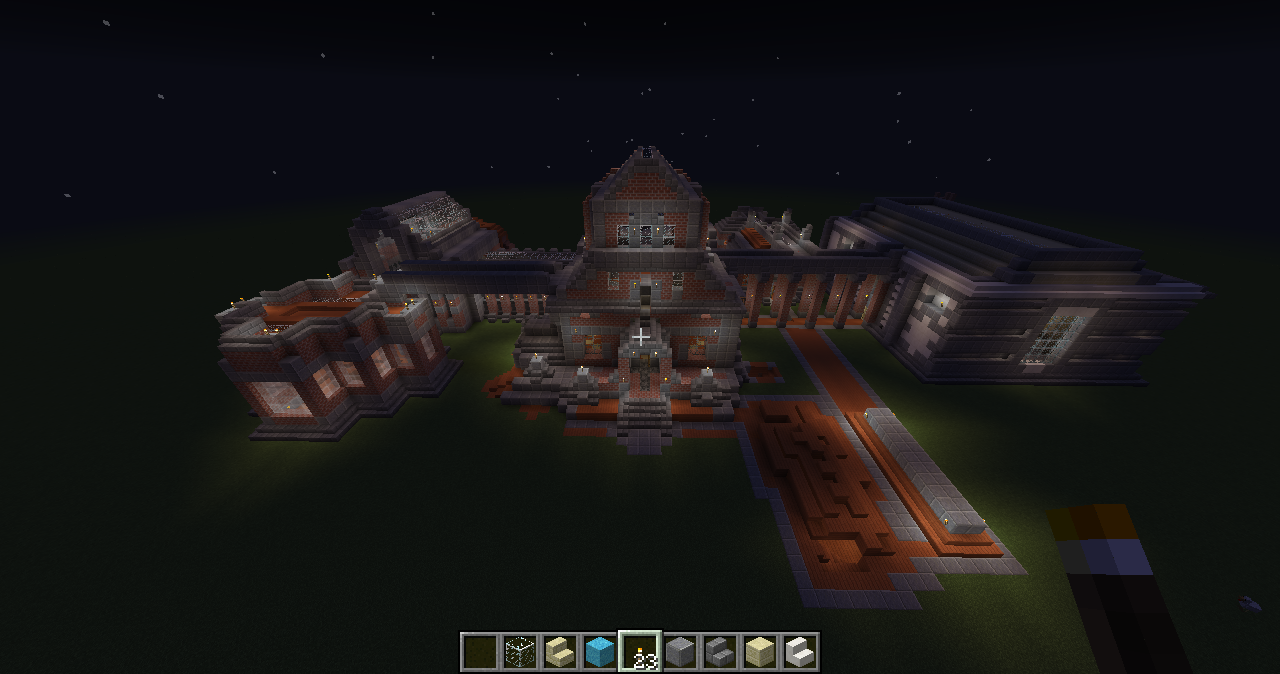Select the white quartz stairs slot
Image resolution: width=1280 pixels, height=674 pixels.
(x=800, y=652)
